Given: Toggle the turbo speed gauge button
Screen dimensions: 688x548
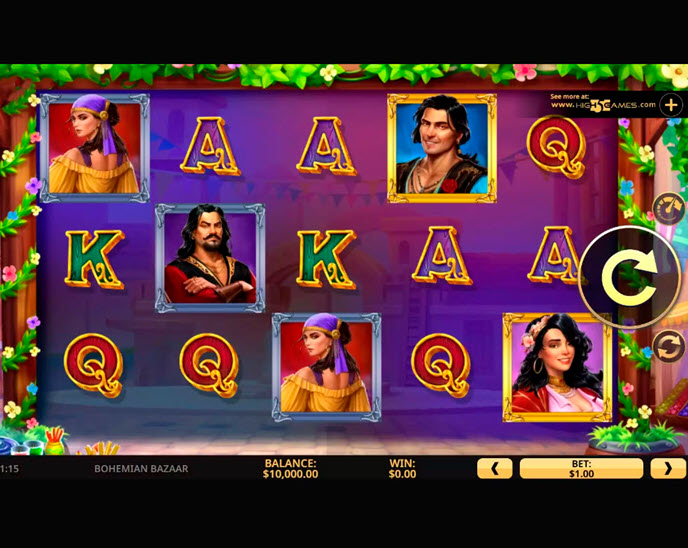Looking at the screenshot, I should click(x=668, y=207).
